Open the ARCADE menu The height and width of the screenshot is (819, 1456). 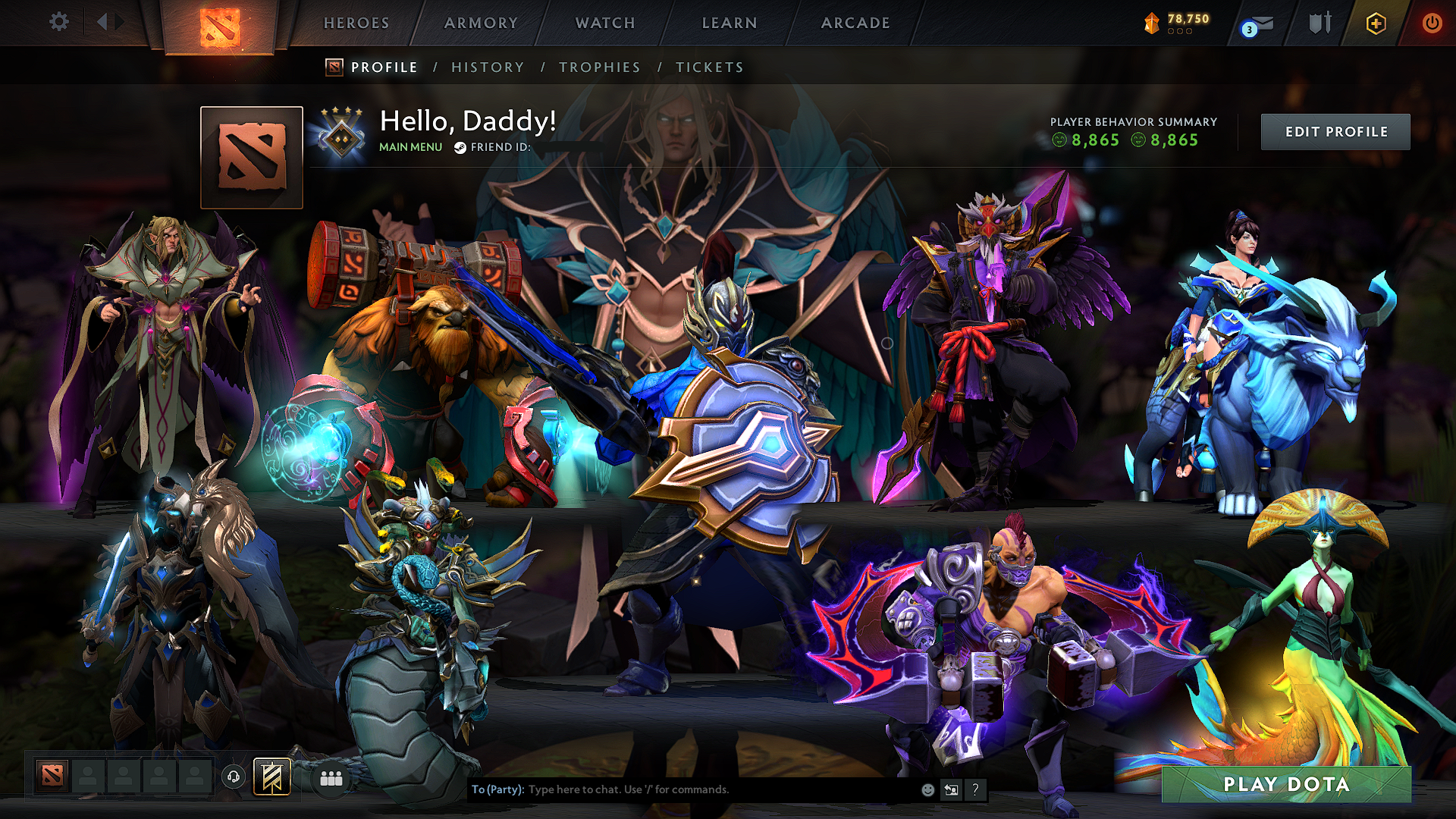pos(855,23)
